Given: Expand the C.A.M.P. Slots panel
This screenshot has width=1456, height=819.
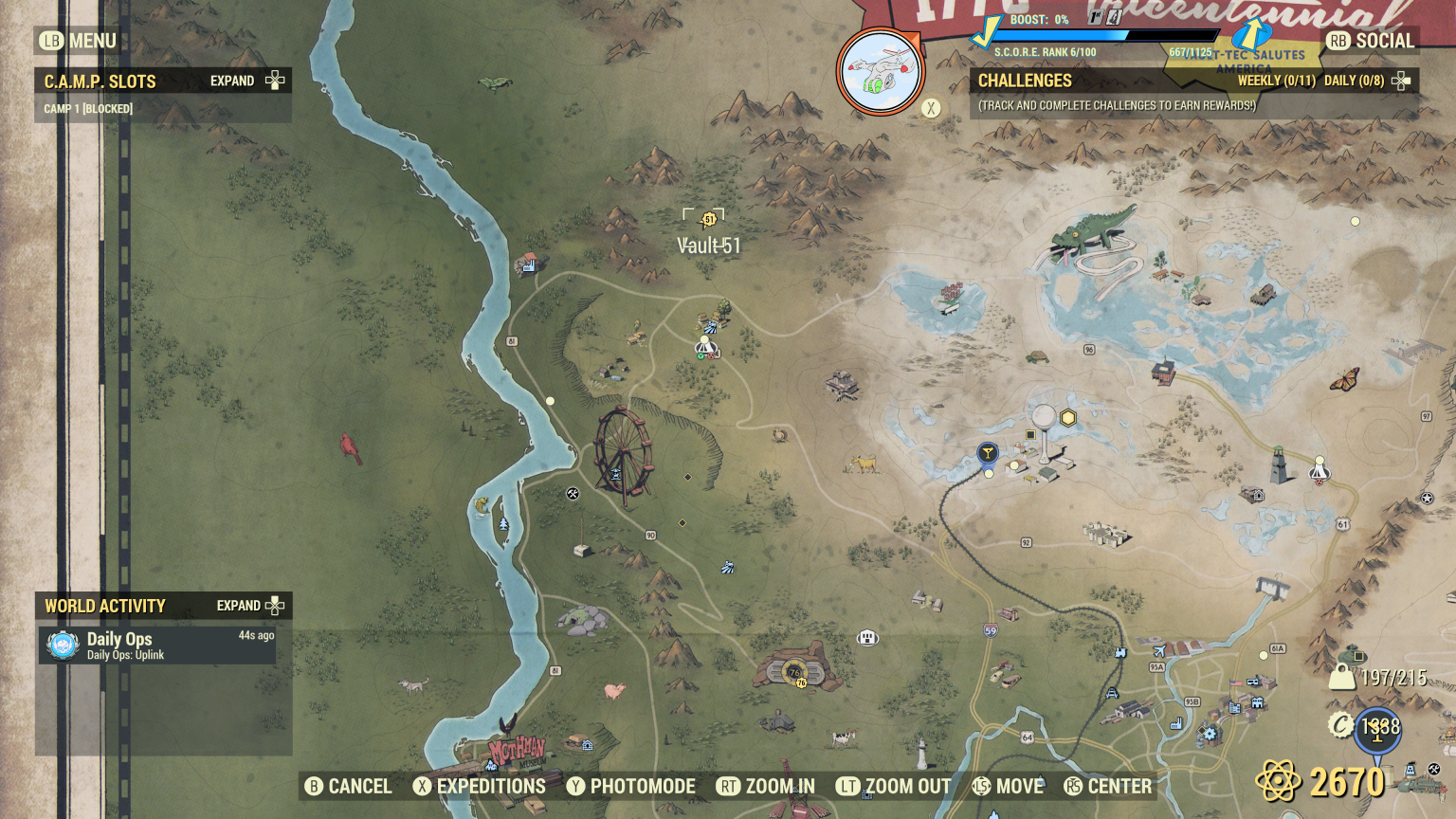Looking at the screenshot, I should point(247,81).
